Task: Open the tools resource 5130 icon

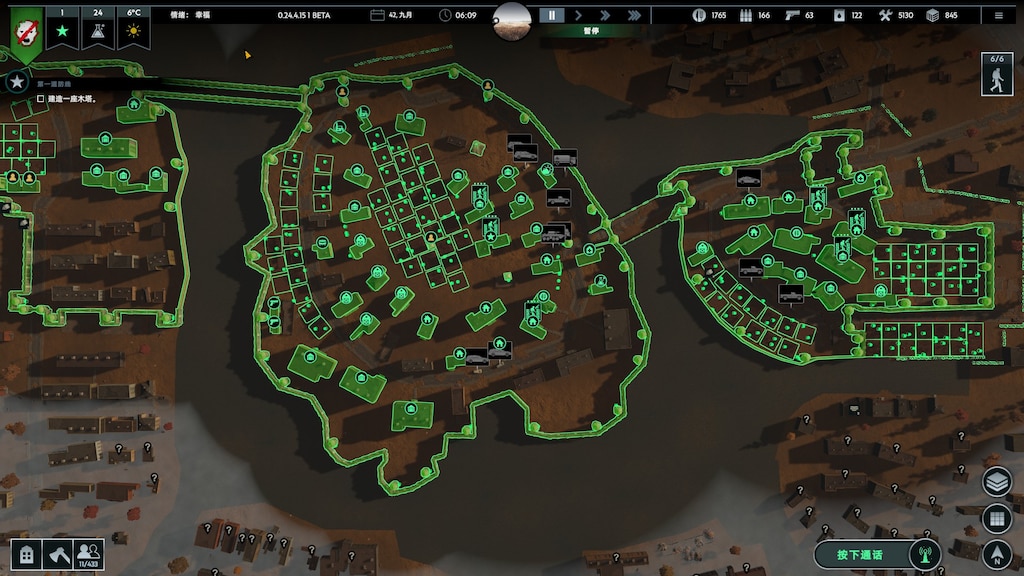Action: pos(885,15)
